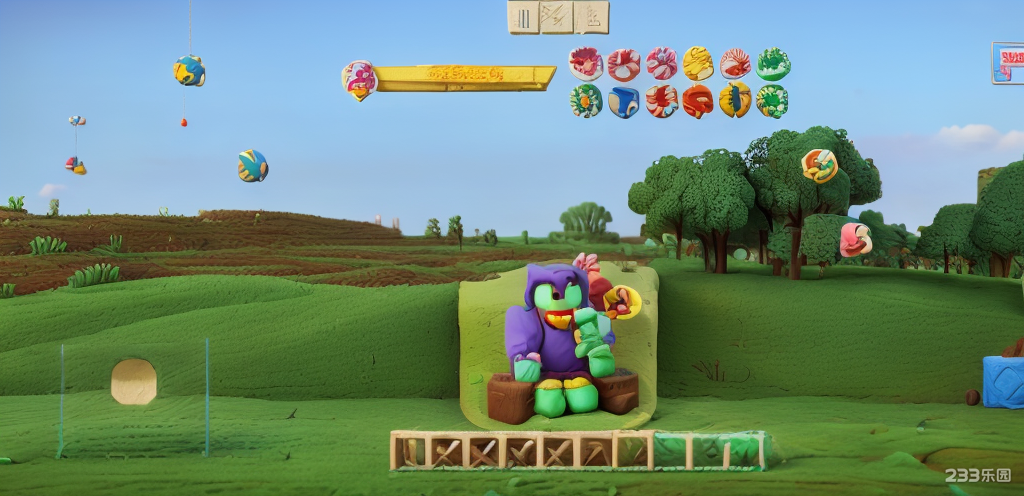Select the blue clay icon in the grid
The image size is (1024, 496).
click(x=623, y=101)
